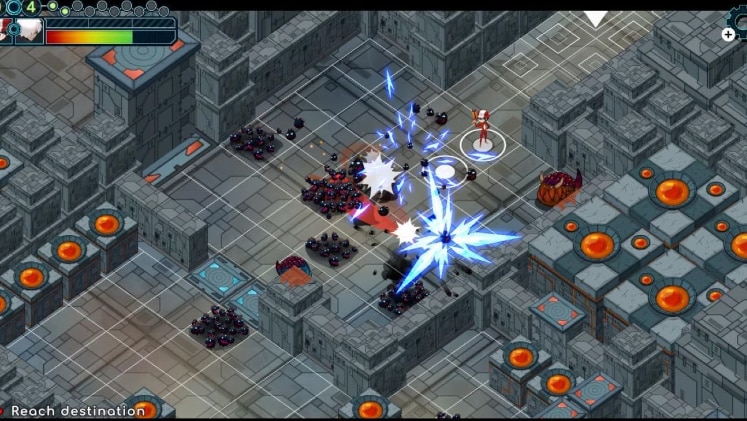This screenshot has width=747, height=421.
Task: Click the white triangle destination marker
Action: click(x=596, y=18)
